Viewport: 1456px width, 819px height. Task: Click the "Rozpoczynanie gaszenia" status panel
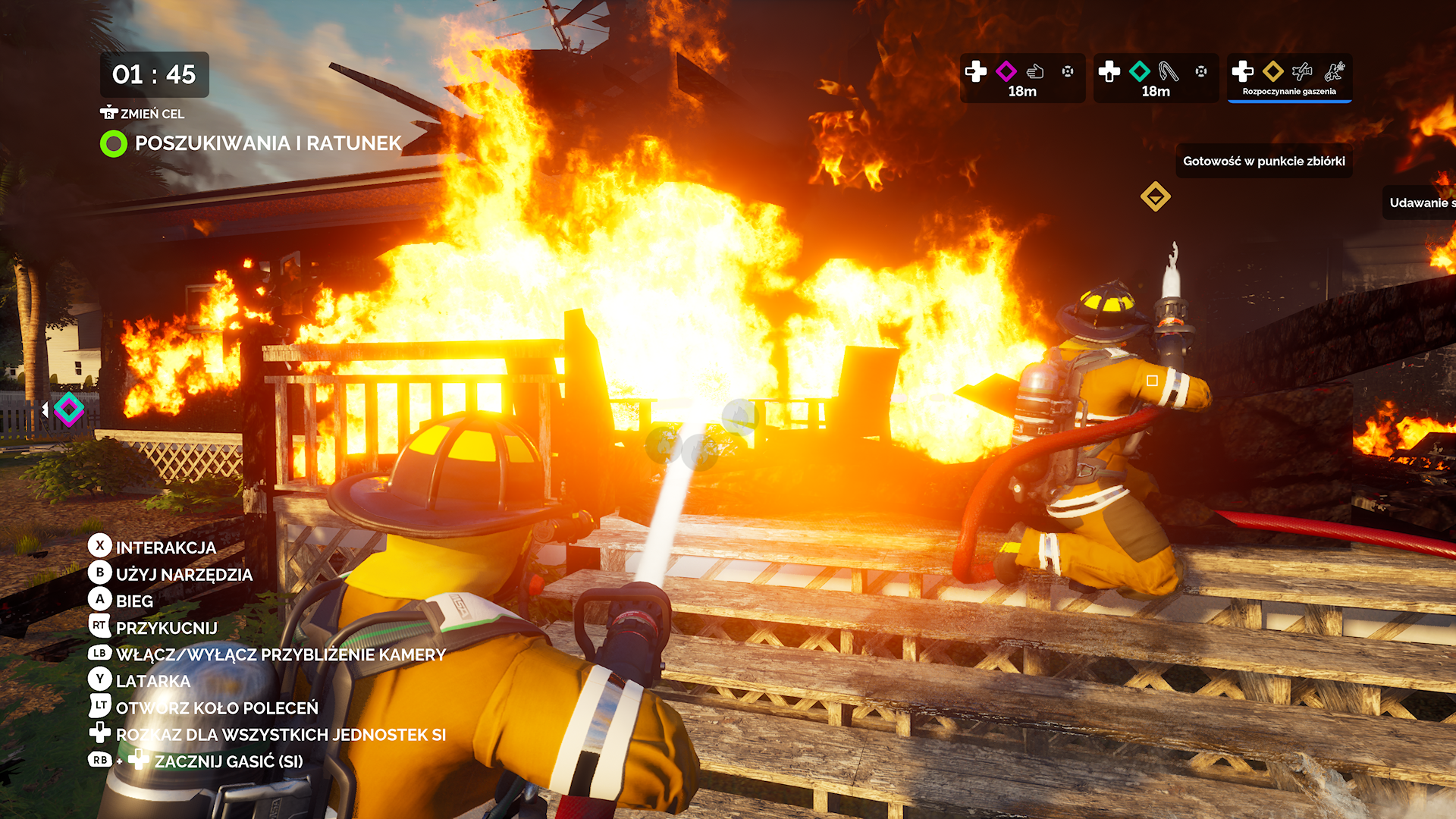click(x=1289, y=78)
